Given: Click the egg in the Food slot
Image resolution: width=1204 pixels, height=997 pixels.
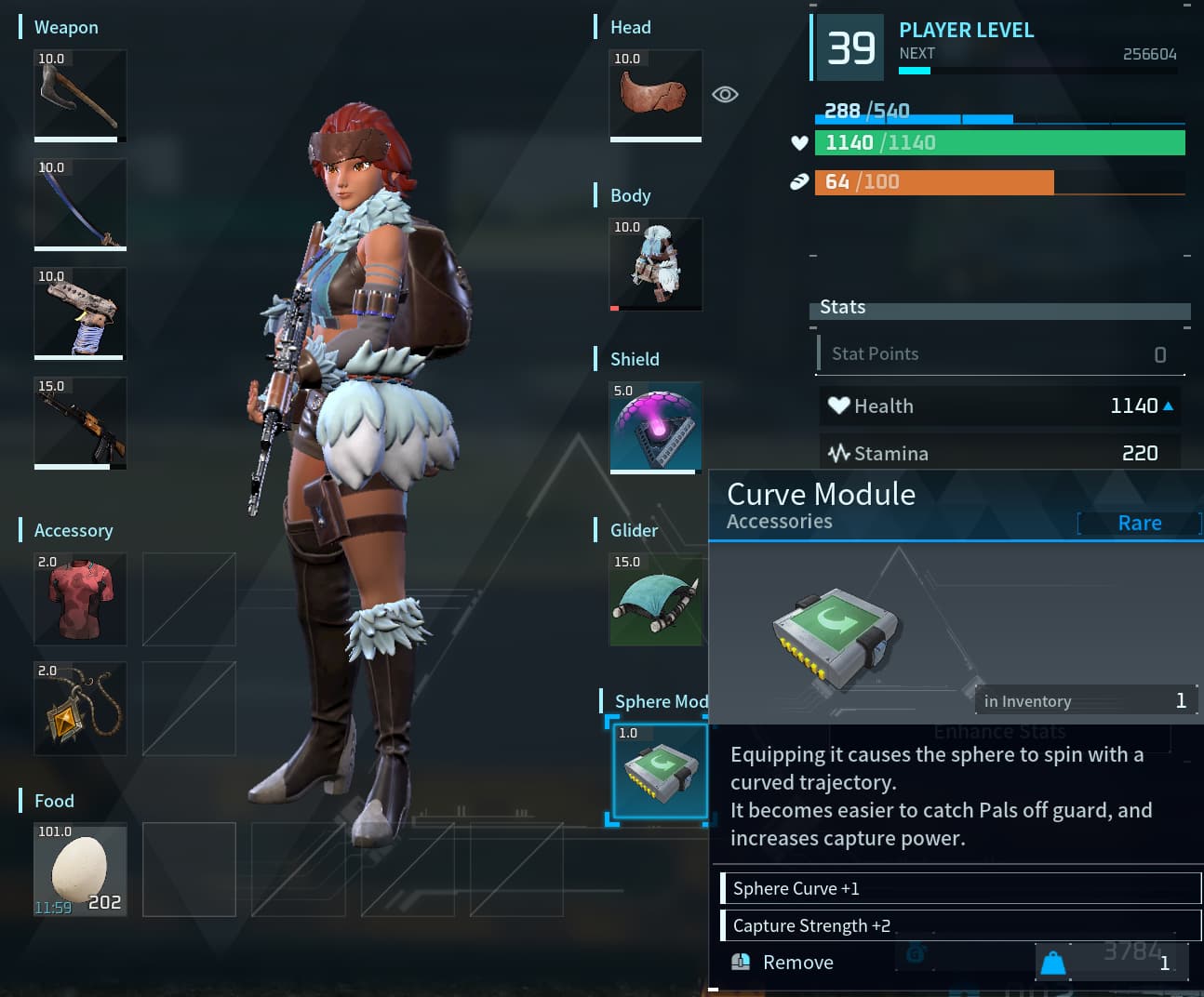Looking at the screenshot, I should pyautogui.click(x=80, y=870).
